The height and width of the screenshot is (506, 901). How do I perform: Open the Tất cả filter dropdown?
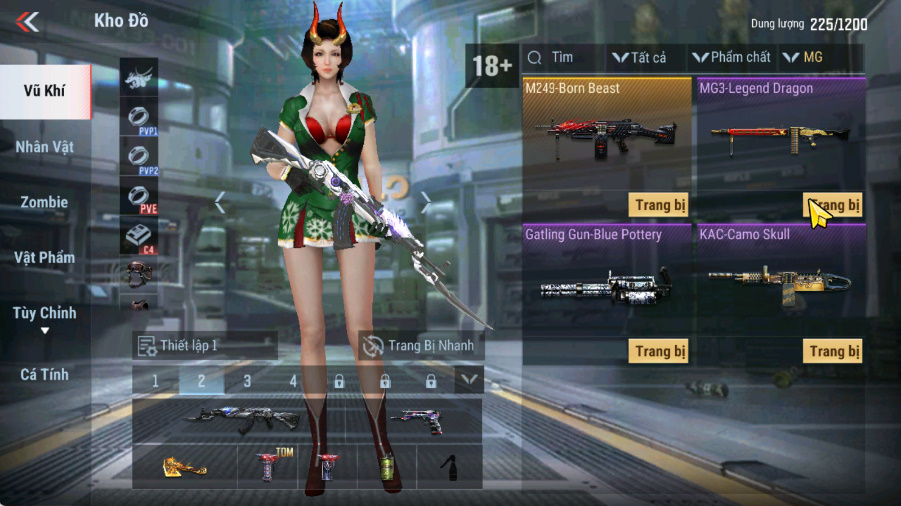click(640, 58)
